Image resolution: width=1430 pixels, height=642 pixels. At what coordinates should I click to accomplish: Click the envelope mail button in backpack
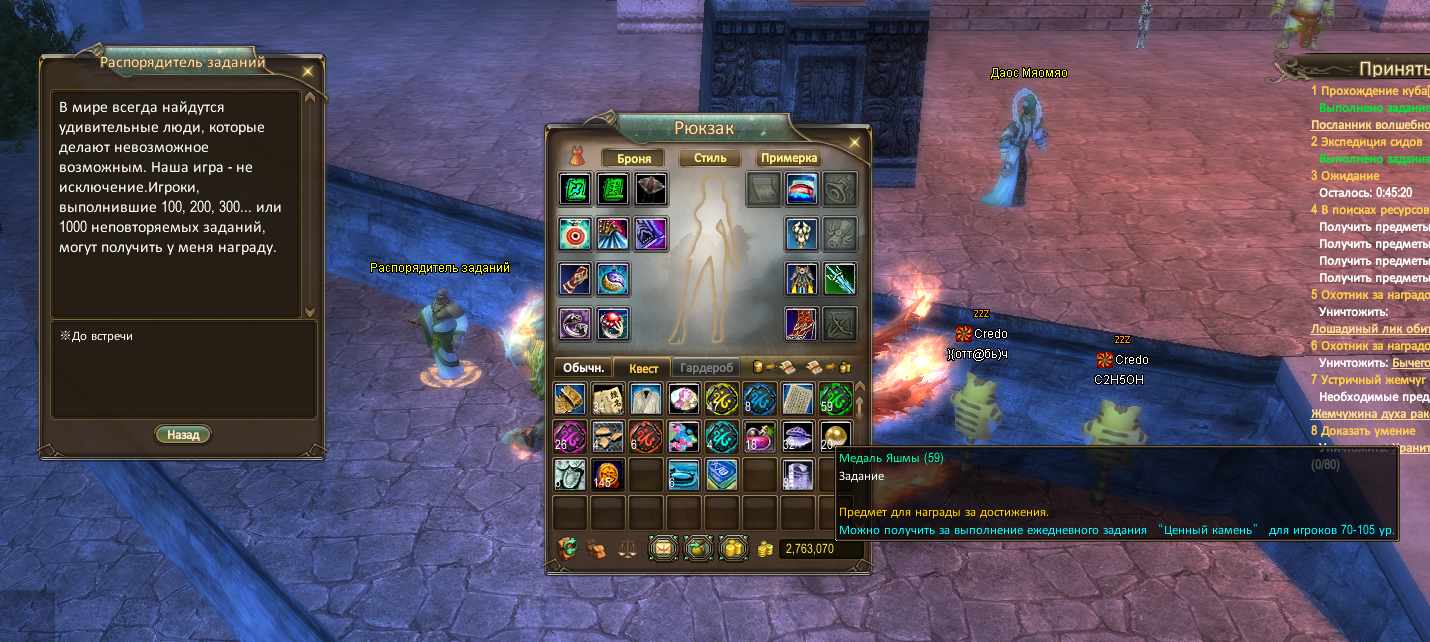coord(663,548)
